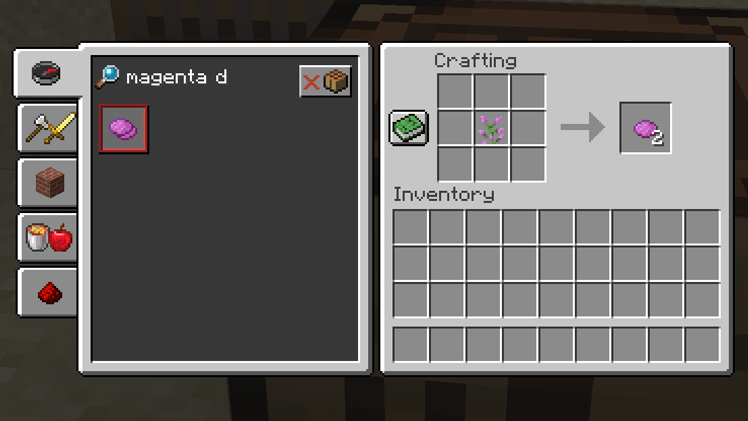Screen dimensions: 748x421
Task: Open the redstone recipe tab
Action: tap(48, 292)
